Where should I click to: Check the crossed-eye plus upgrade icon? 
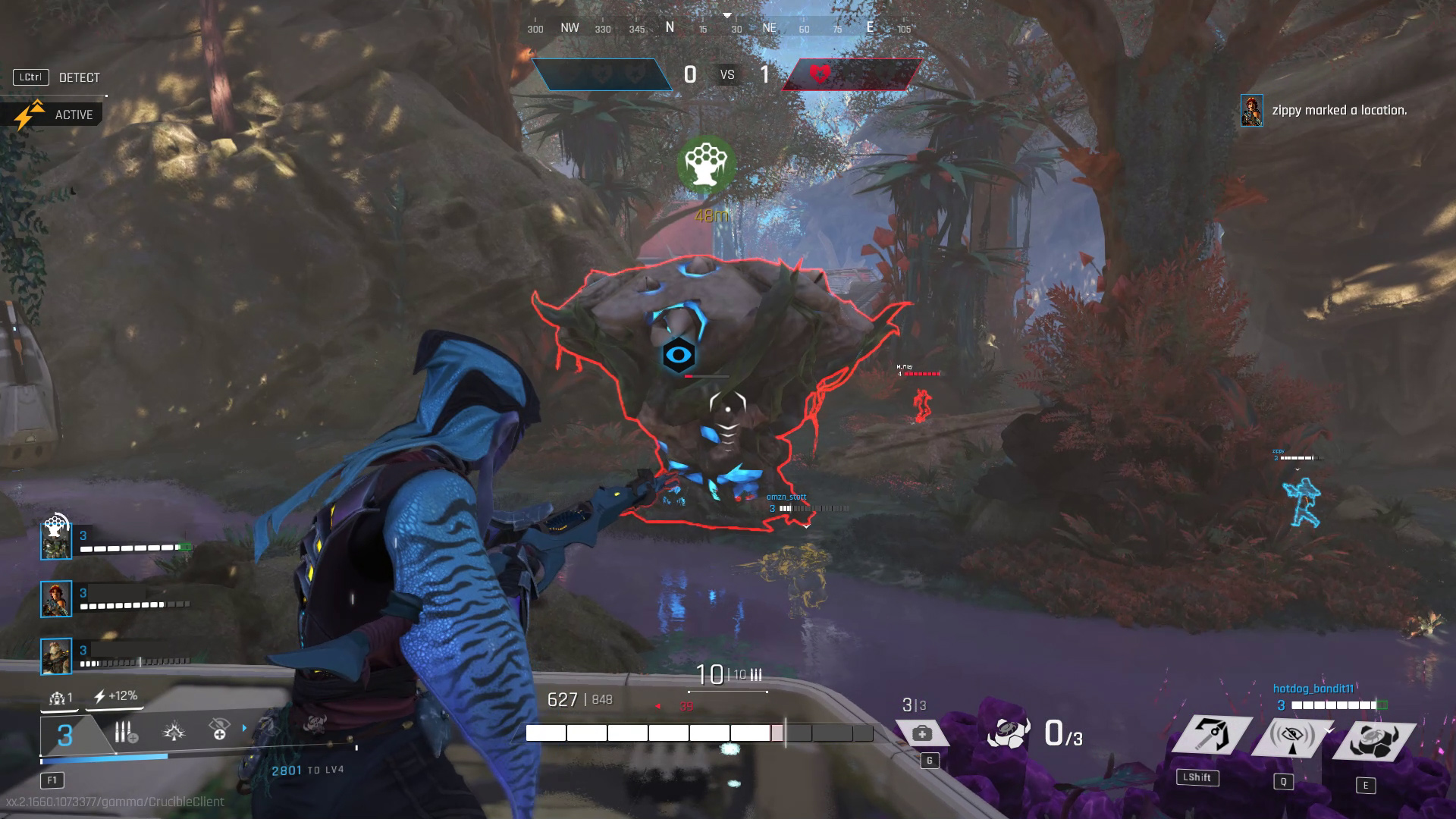point(219,730)
